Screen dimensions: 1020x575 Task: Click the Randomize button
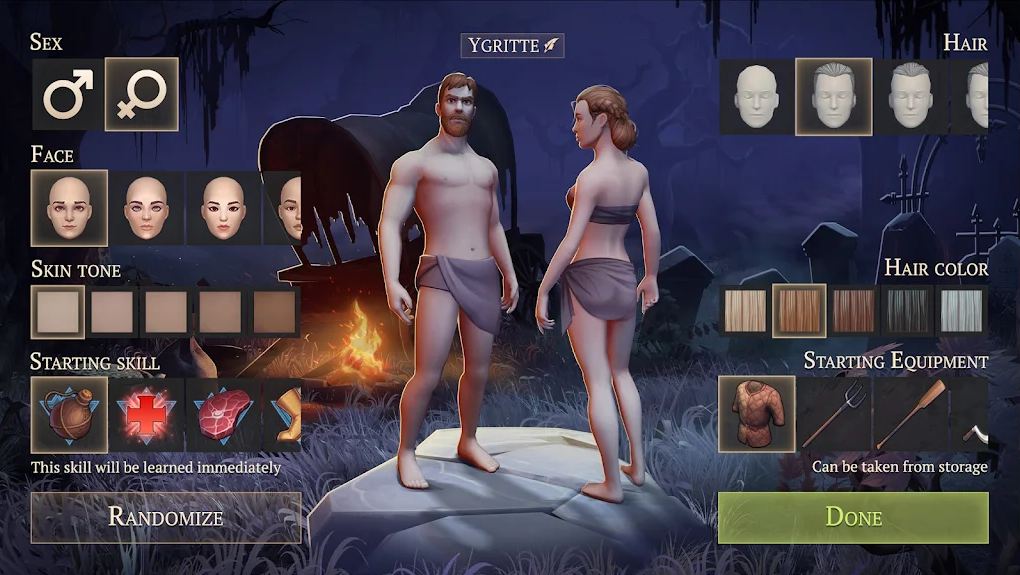tap(166, 517)
